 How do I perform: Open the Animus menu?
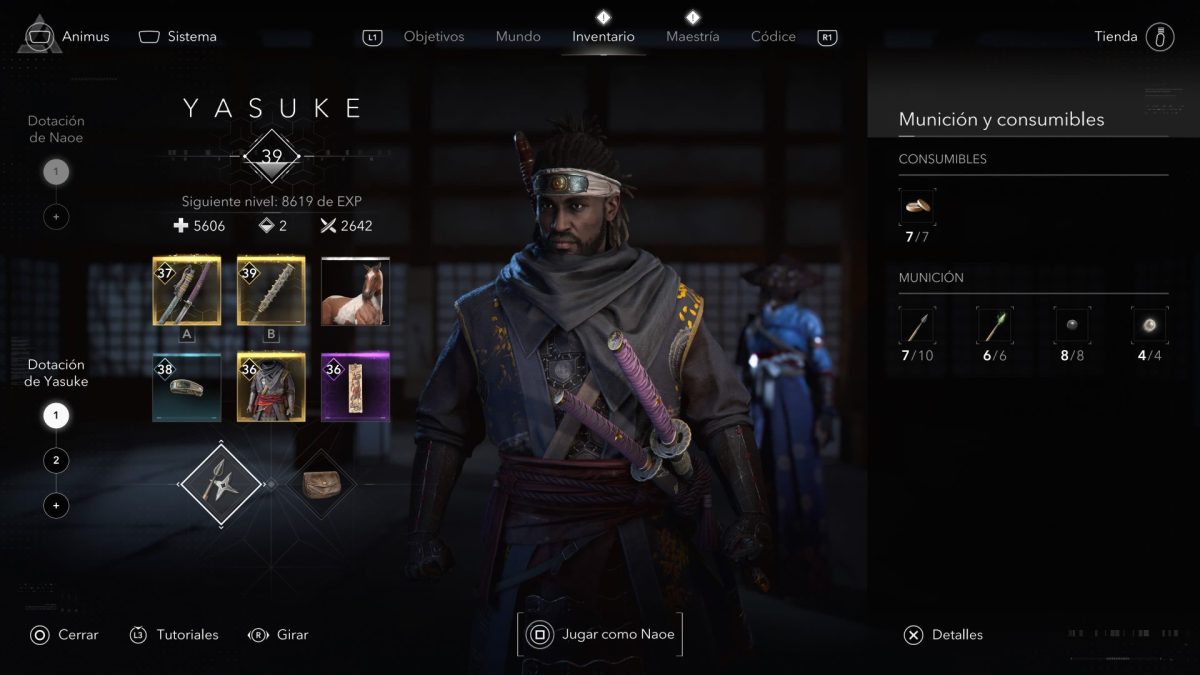tap(68, 37)
